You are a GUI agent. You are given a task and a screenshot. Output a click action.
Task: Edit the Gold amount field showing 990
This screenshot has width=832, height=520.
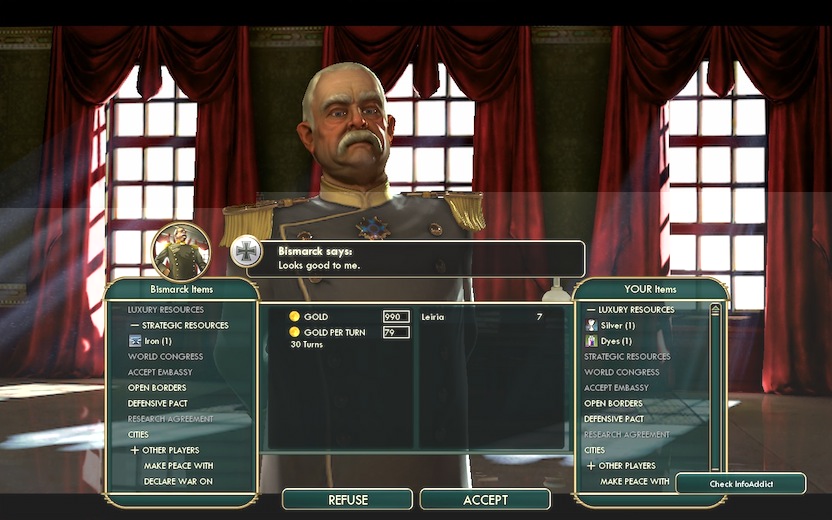[396, 317]
